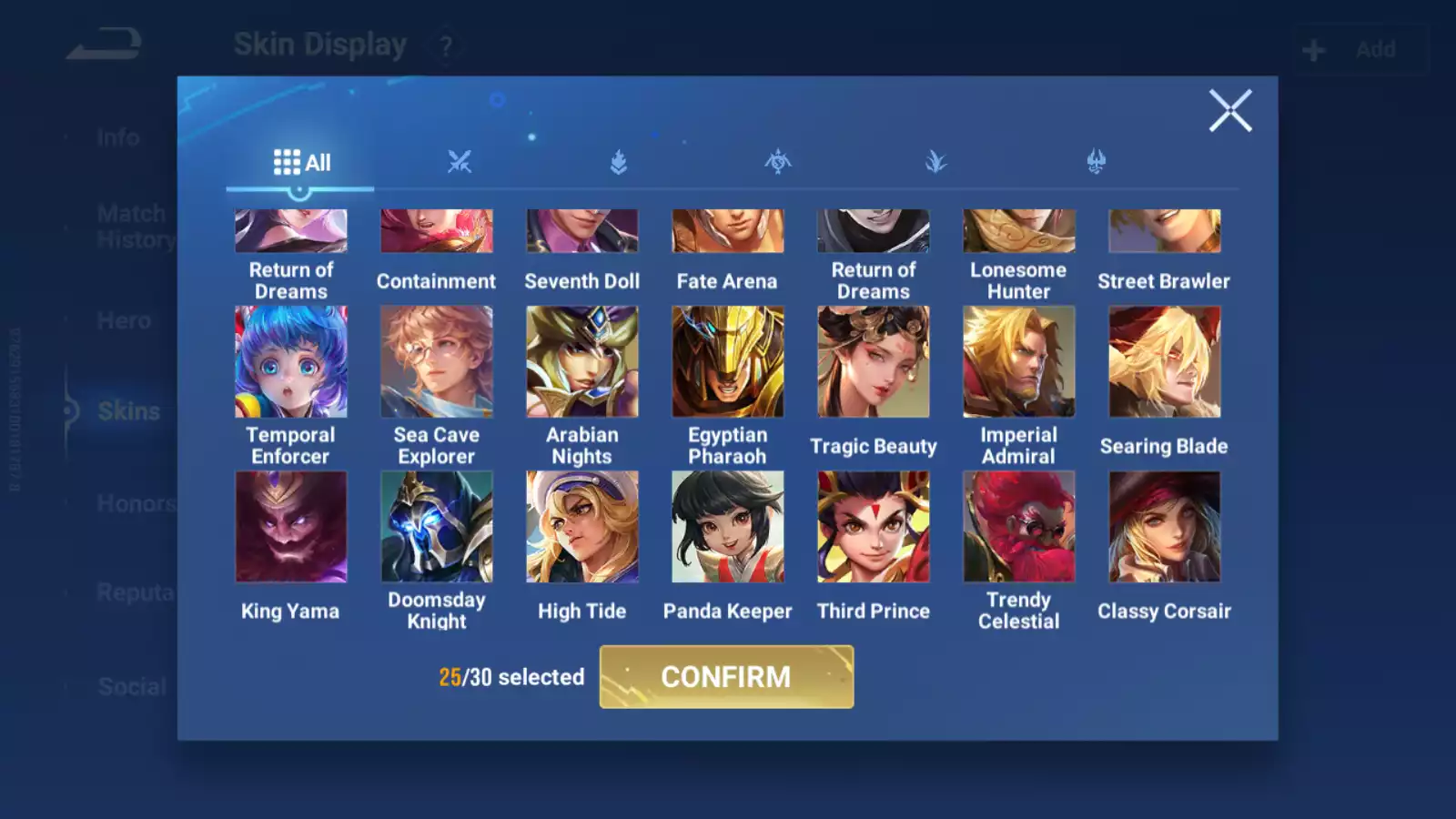Close the skin selection dialog
The height and width of the screenshot is (819, 1456).
(1230, 111)
